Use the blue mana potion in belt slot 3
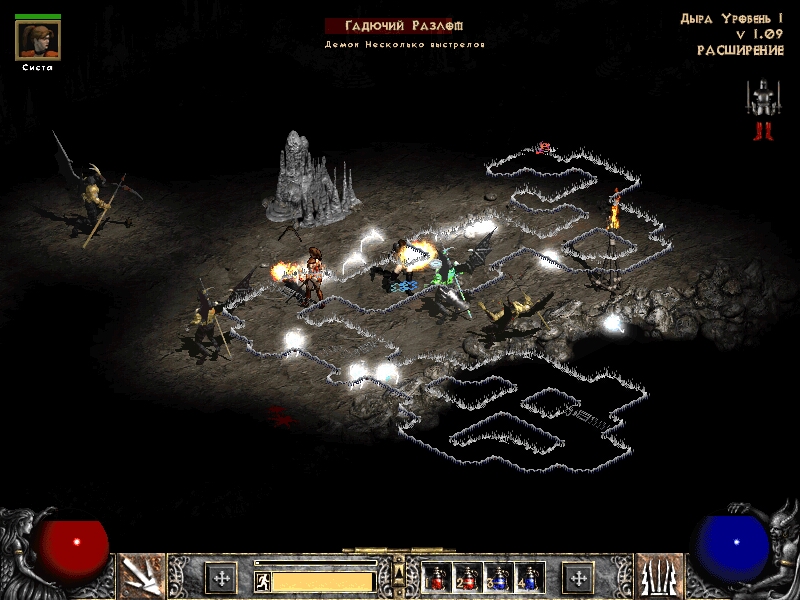800x600 pixels. [499, 577]
